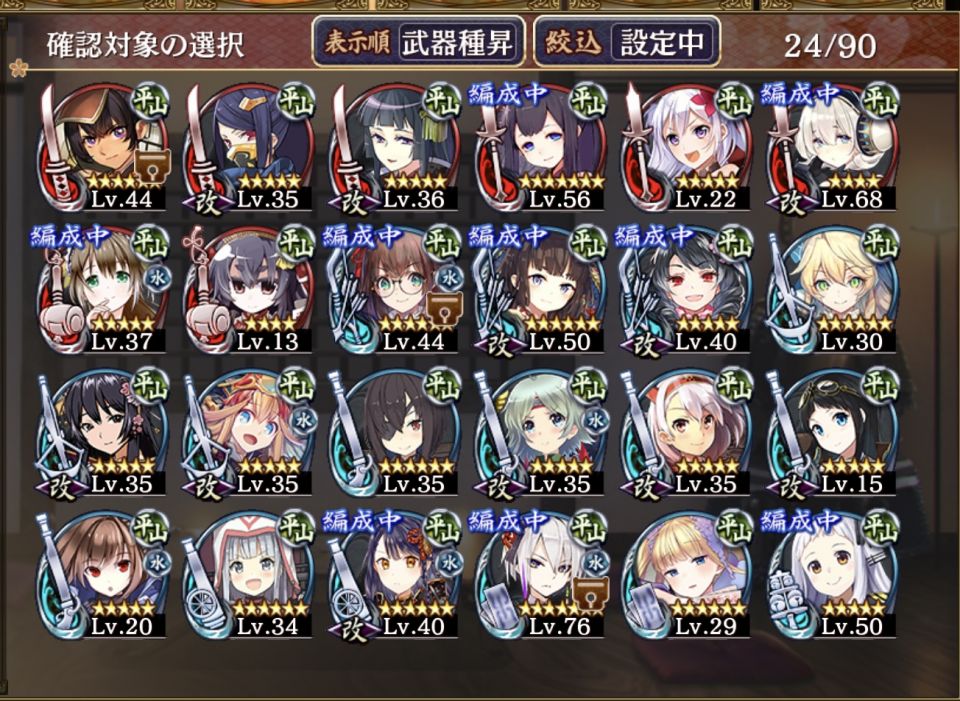Pick the Lv.50 brown-haired bow character
960x701 pixels.
pos(540,291)
